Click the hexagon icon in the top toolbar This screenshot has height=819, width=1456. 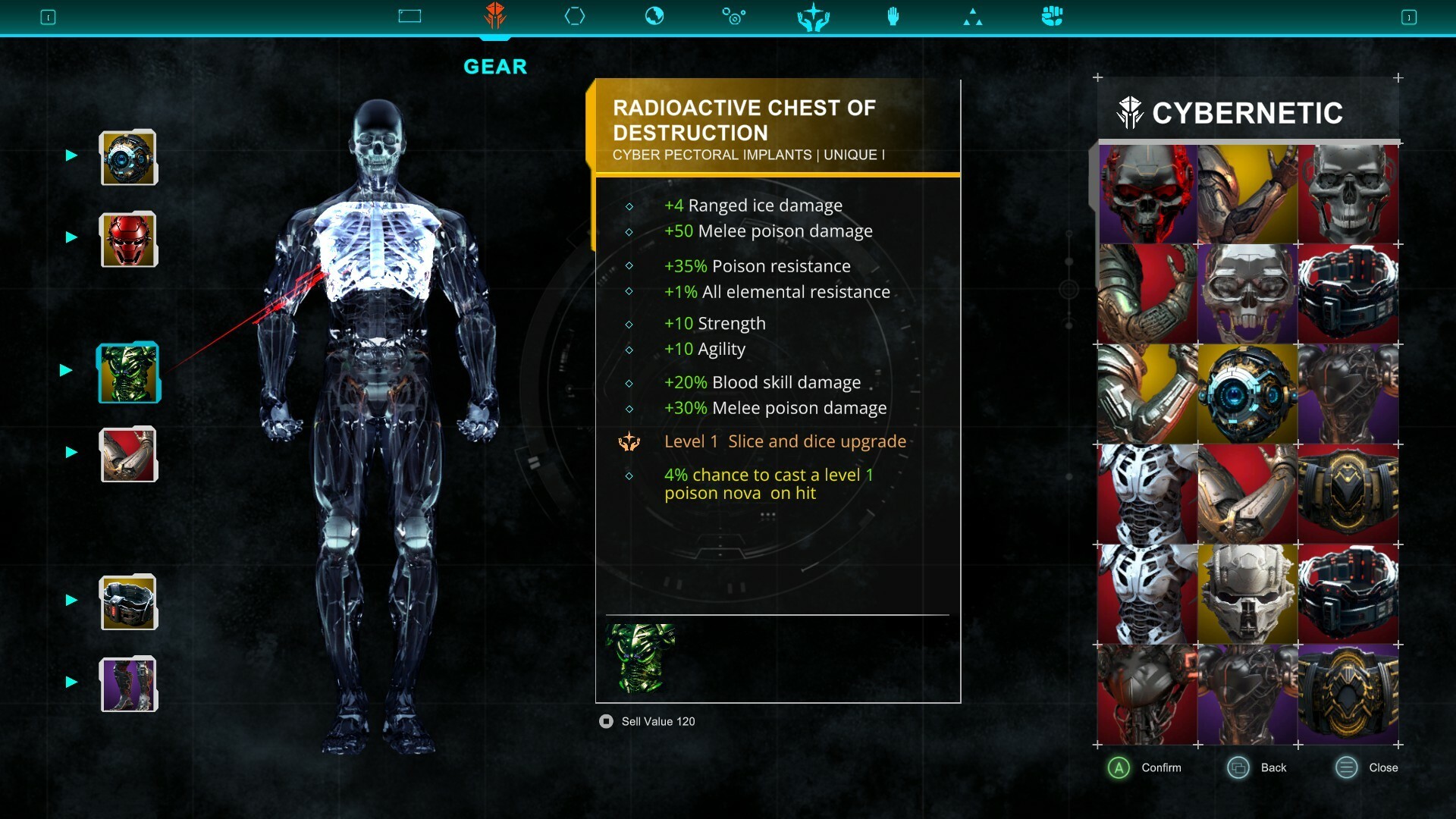pos(576,15)
